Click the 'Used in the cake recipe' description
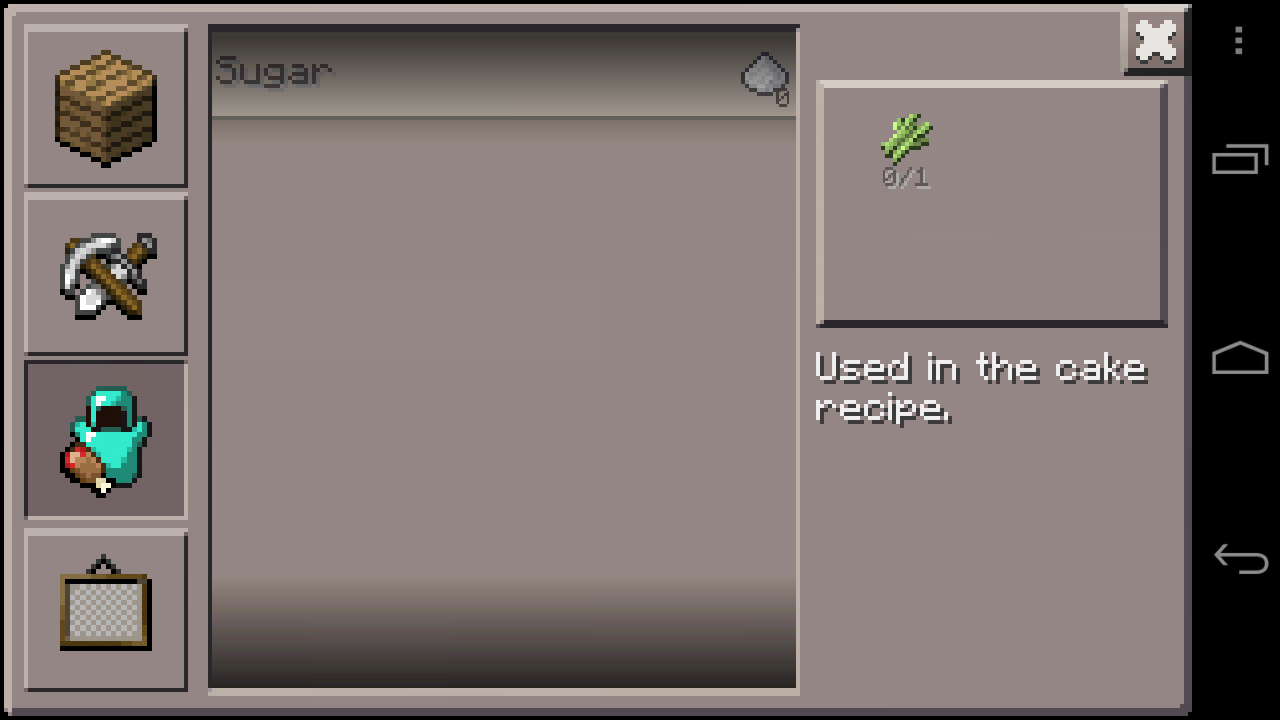Image resolution: width=1280 pixels, height=720 pixels. click(x=980, y=388)
